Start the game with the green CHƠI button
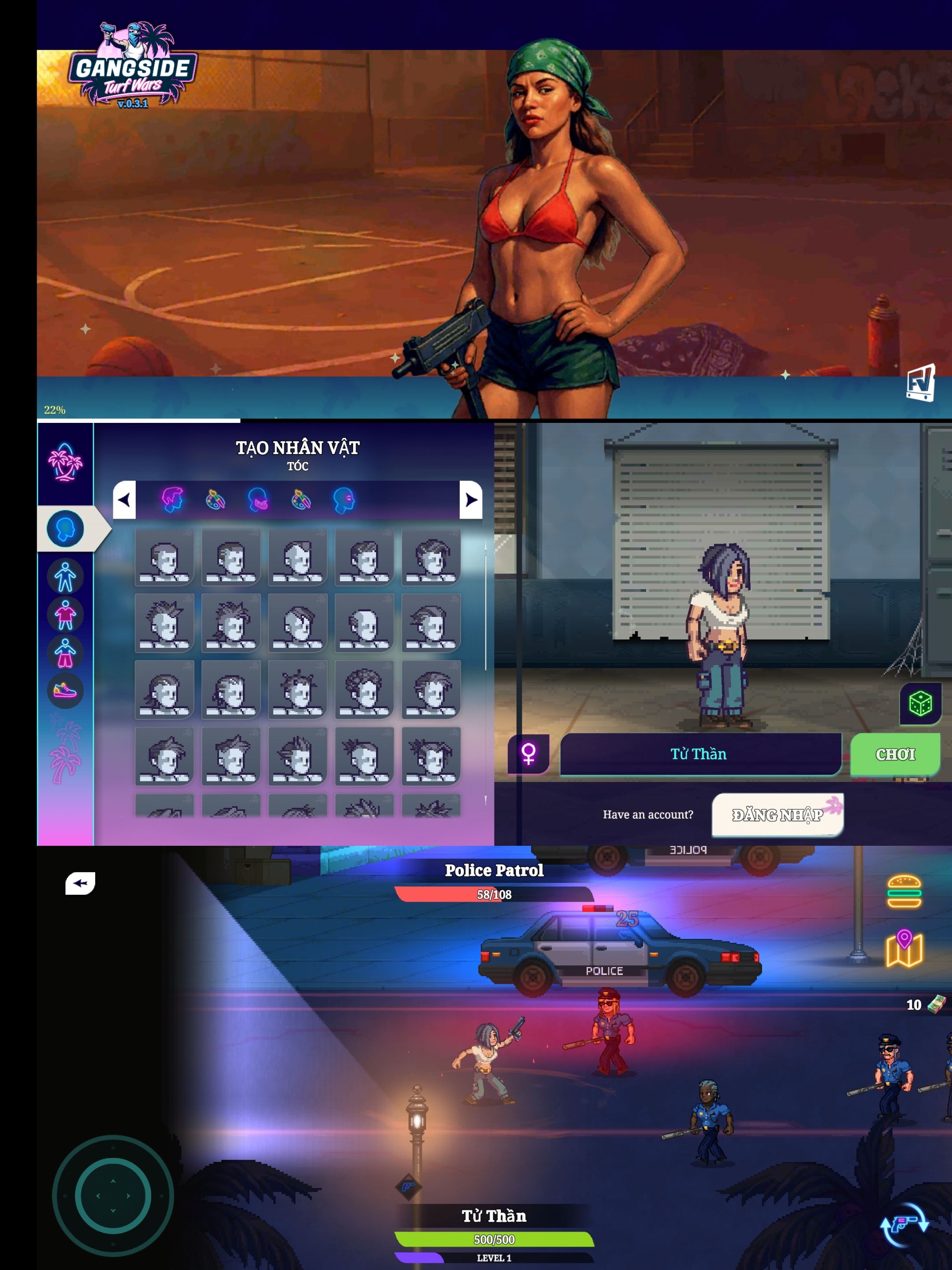This screenshot has height=1270, width=952. click(895, 754)
